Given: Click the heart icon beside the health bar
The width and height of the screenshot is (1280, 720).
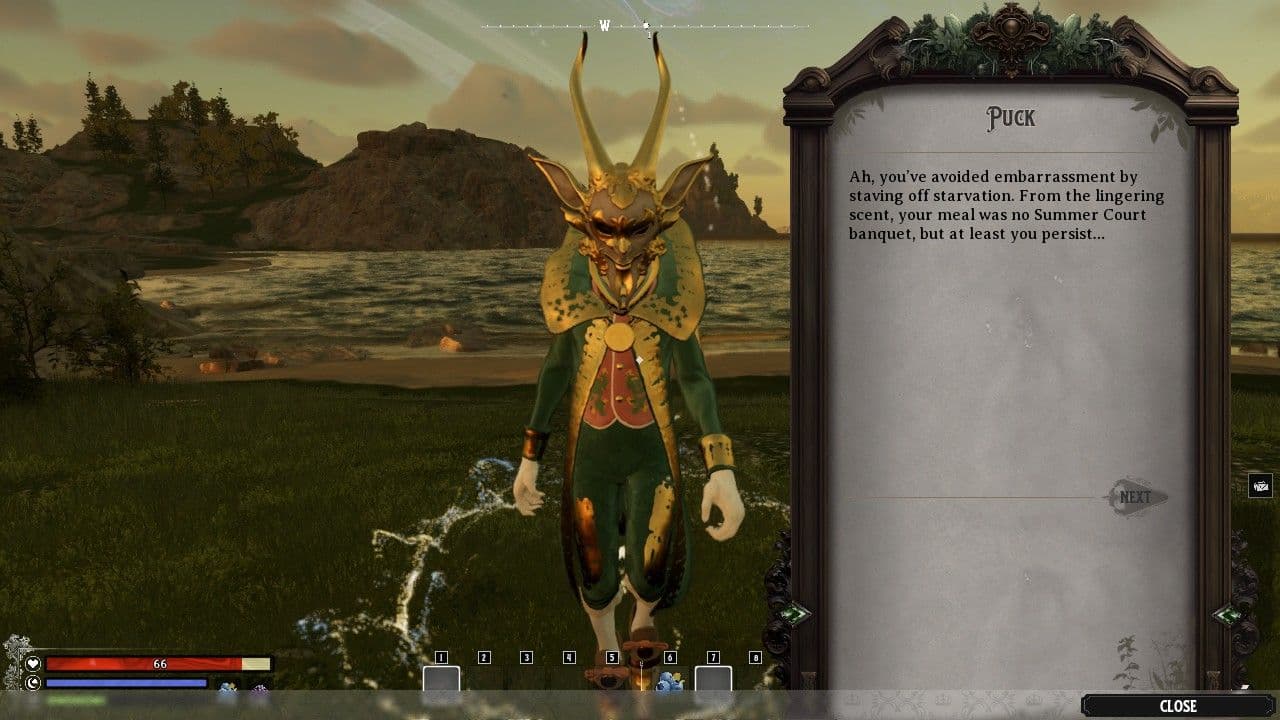Looking at the screenshot, I should [x=31, y=664].
